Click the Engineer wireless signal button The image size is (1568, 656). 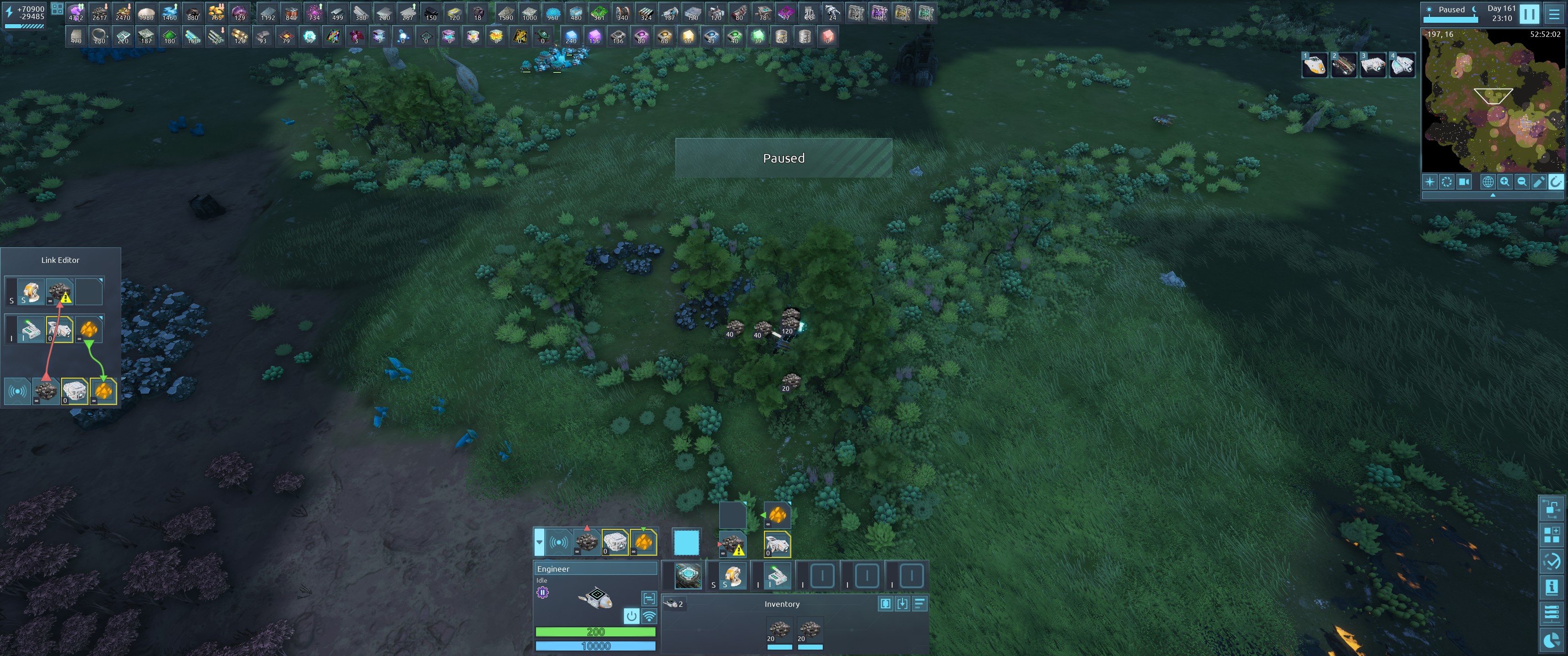click(x=650, y=616)
